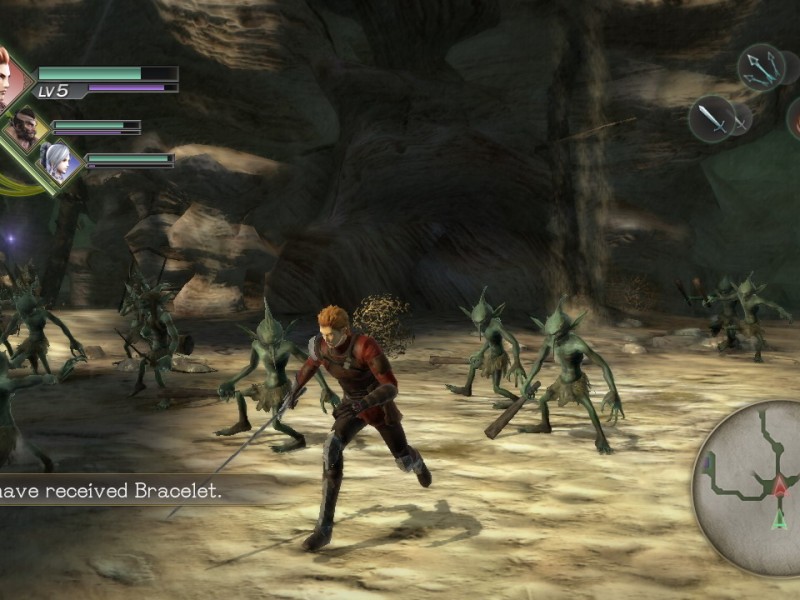
Task: Click the green triangle marker on minimap
Action: point(779,519)
